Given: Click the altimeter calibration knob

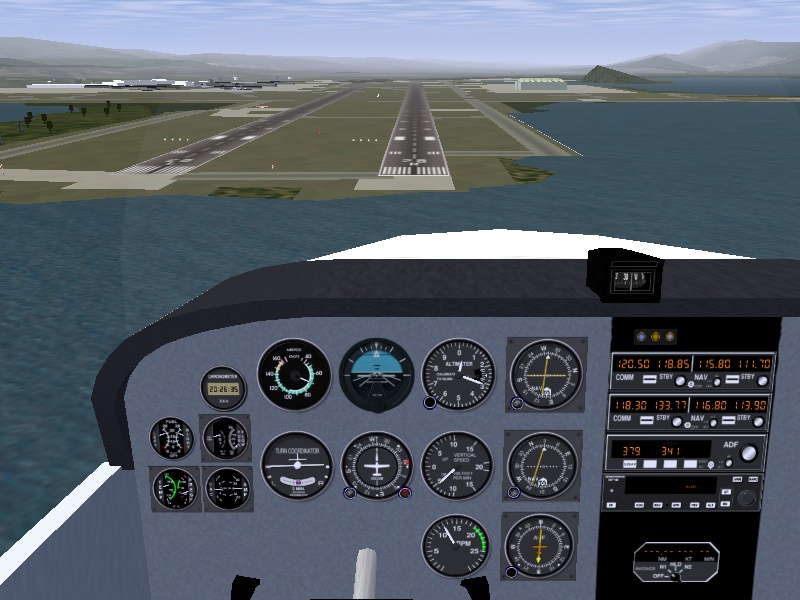Looking at the screenshot, I should coord(430,403).
